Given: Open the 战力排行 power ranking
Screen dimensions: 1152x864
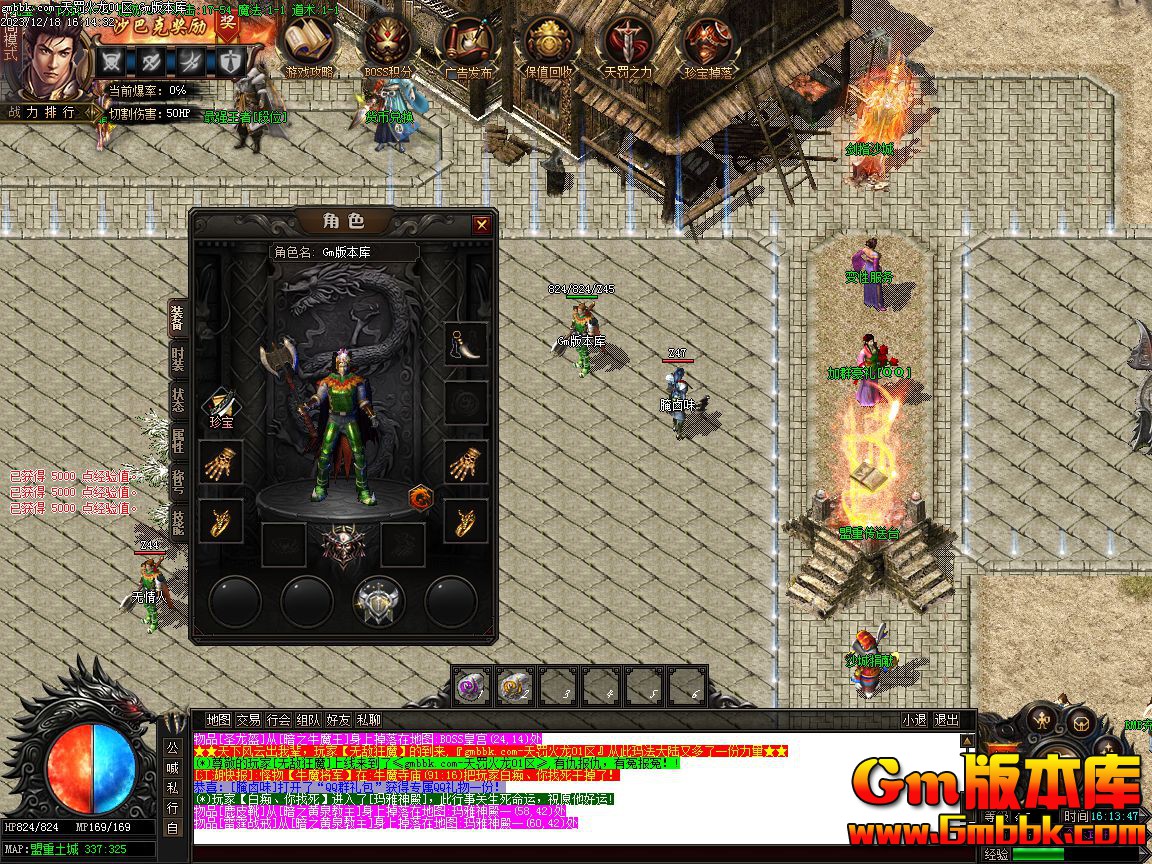Looking at the screenshot, I should (x=43, y=112).
